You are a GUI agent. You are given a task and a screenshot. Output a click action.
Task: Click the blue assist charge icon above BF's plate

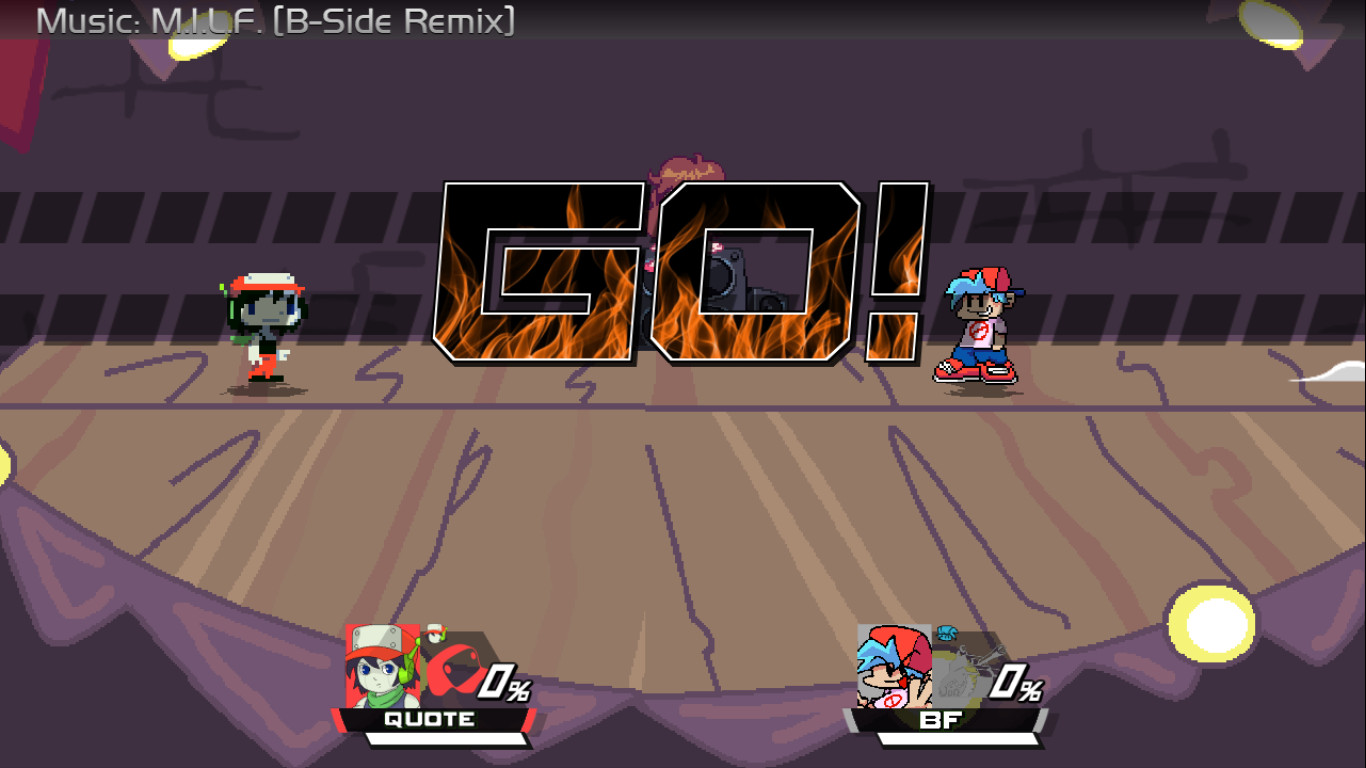[947, 632]
